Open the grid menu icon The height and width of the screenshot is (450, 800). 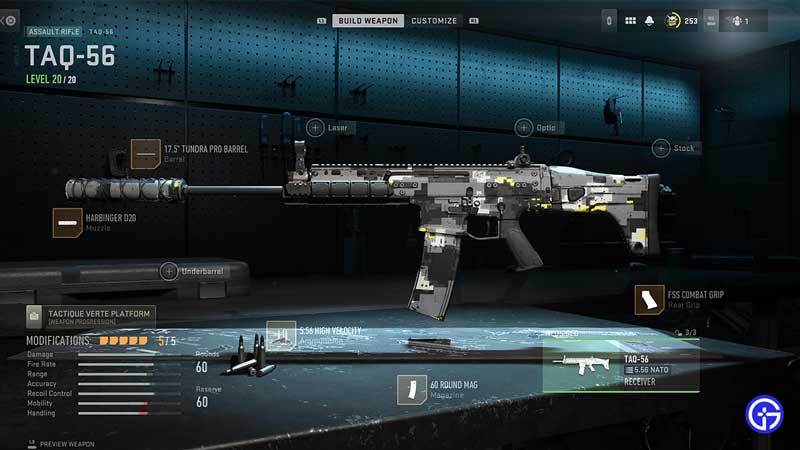(x=631, y=20)
